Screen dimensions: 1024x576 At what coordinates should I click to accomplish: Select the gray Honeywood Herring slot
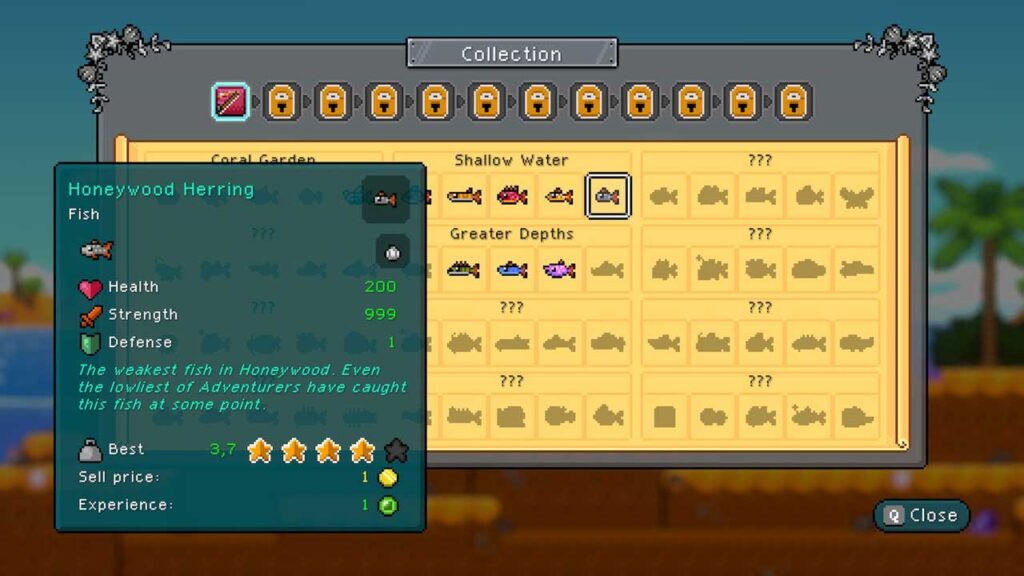tap(608, 197)
